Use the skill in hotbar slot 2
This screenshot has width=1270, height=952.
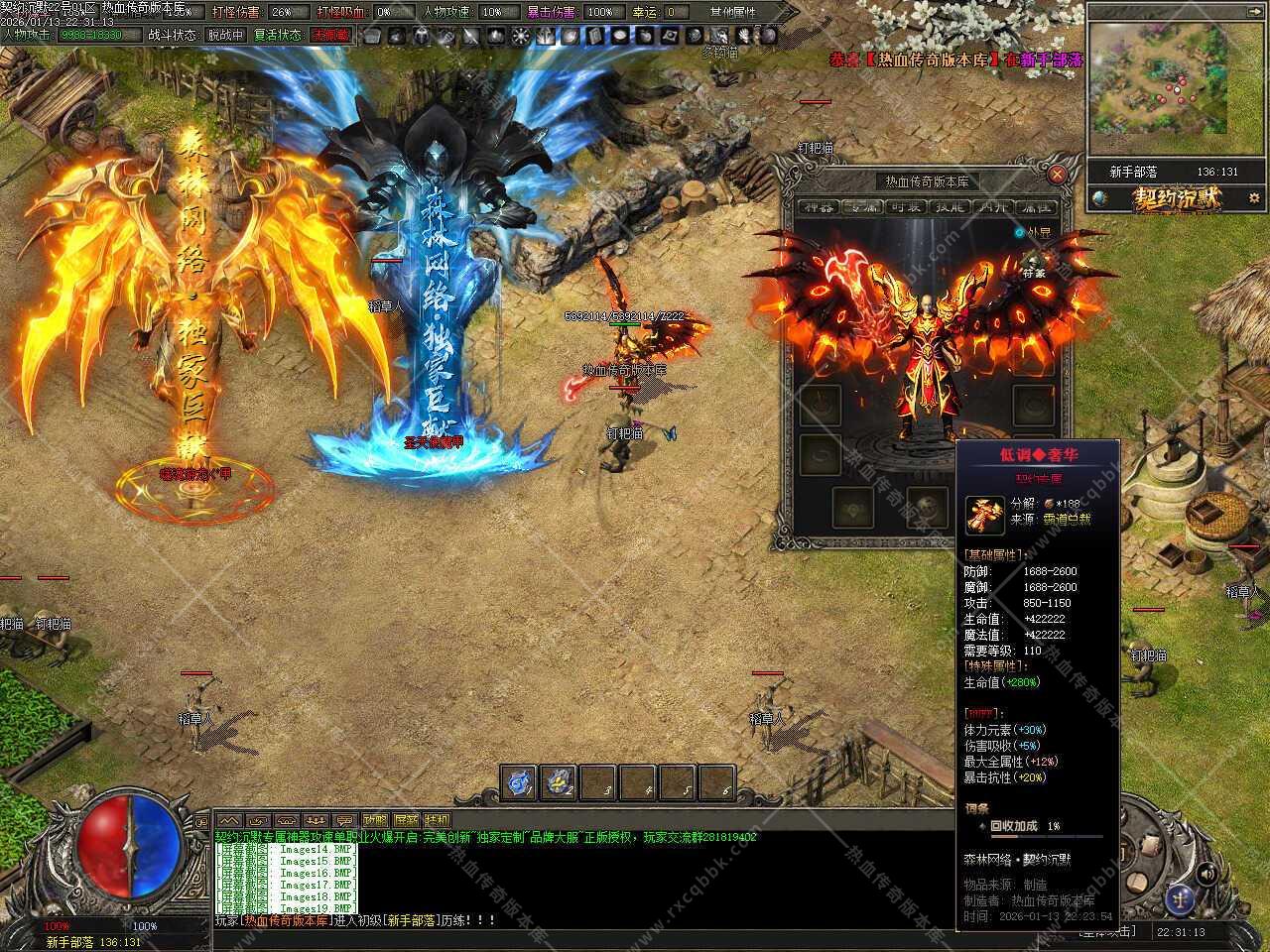click(561, 782)
